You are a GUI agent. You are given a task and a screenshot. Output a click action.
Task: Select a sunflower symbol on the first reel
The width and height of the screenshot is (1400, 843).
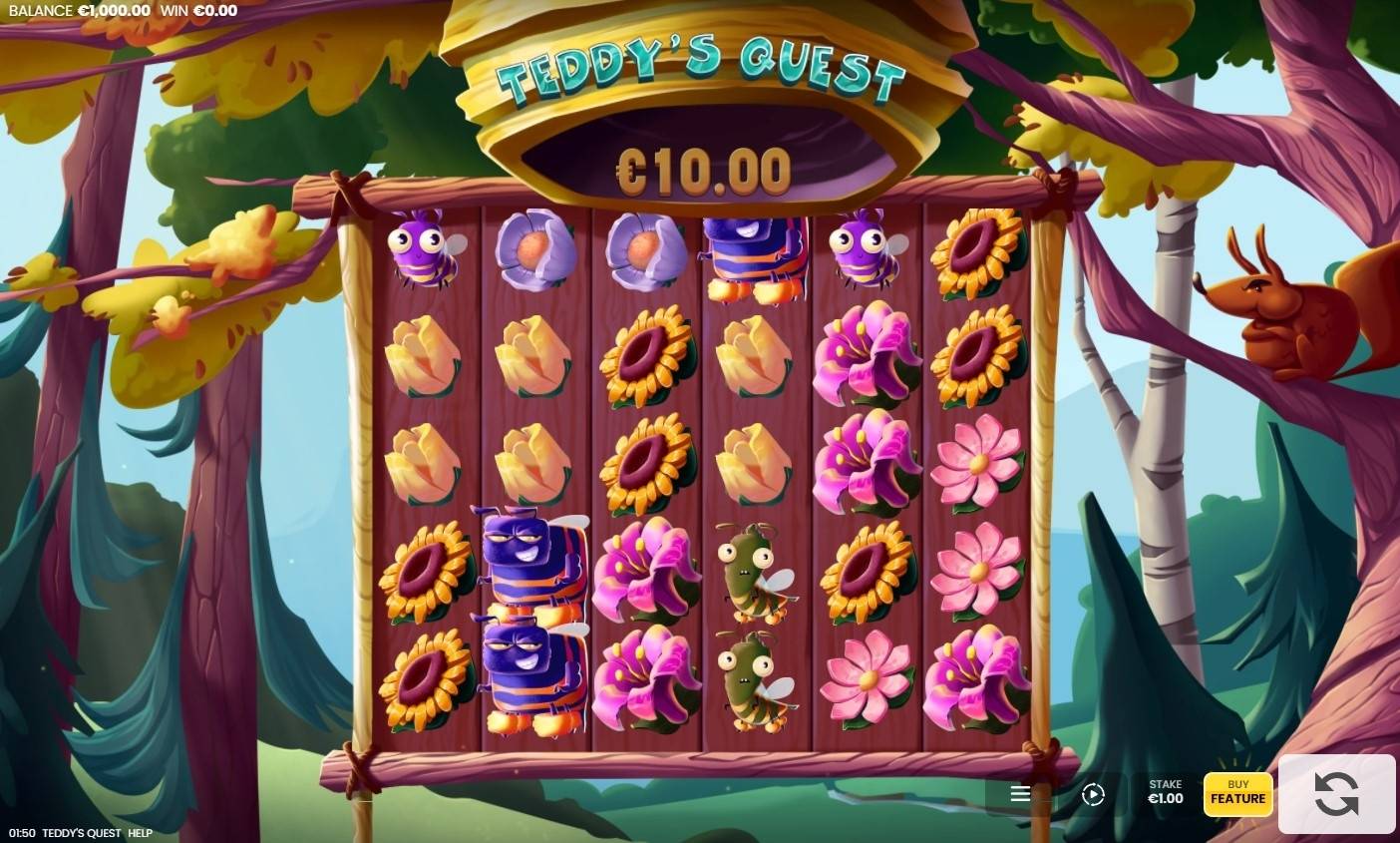coord(422,569)
